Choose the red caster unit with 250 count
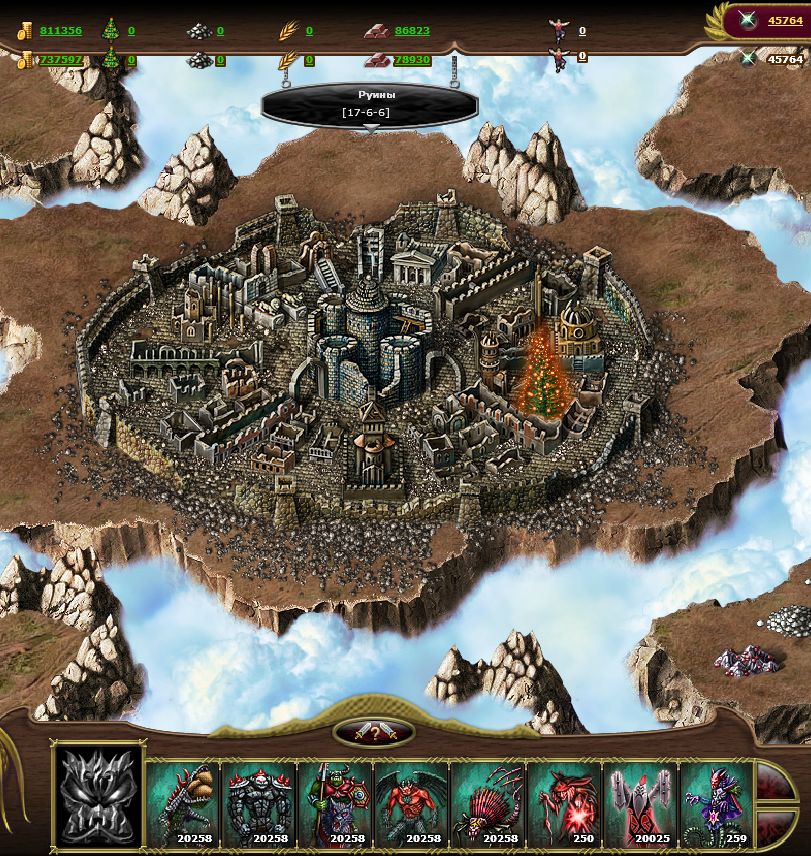 (563, 804)
